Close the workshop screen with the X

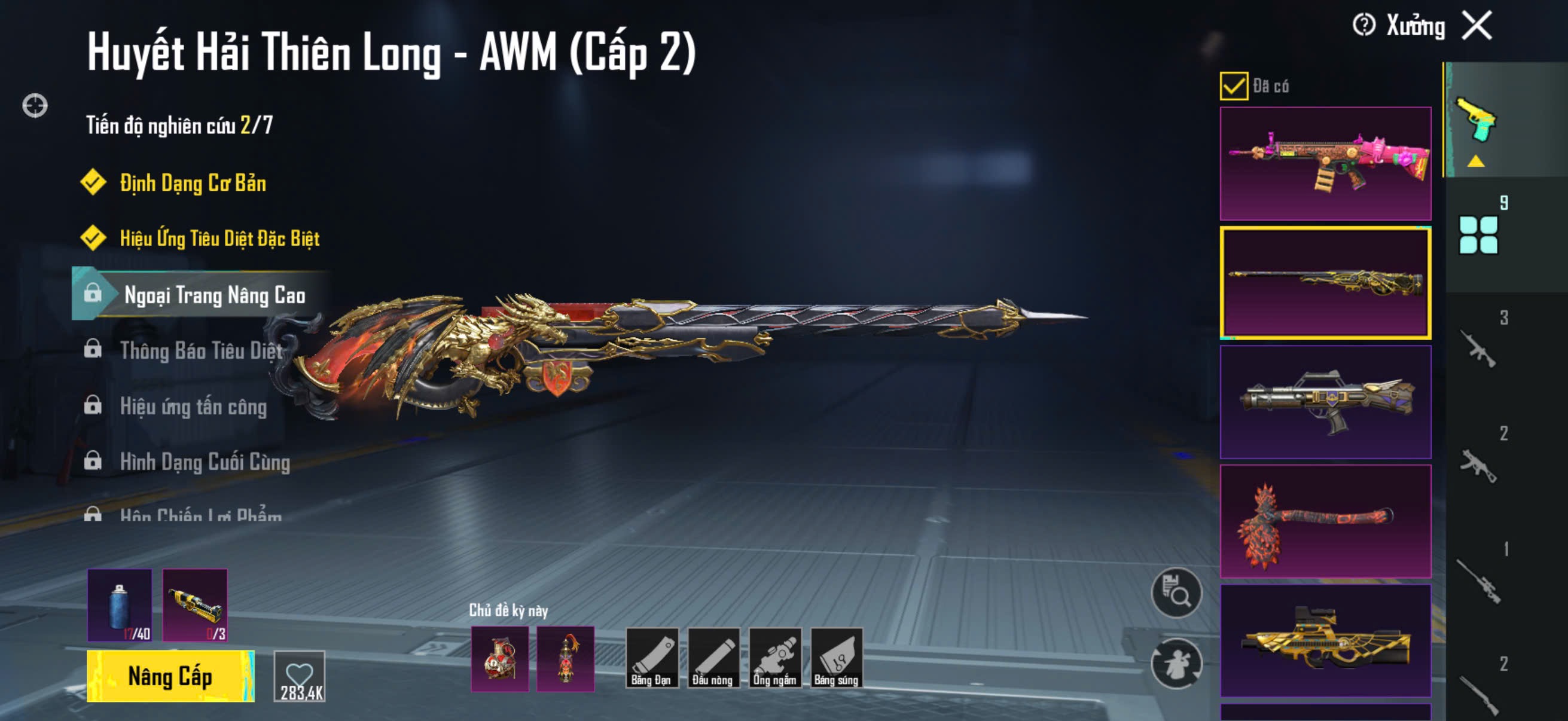pyautogui.click(x=1477, y=26)
